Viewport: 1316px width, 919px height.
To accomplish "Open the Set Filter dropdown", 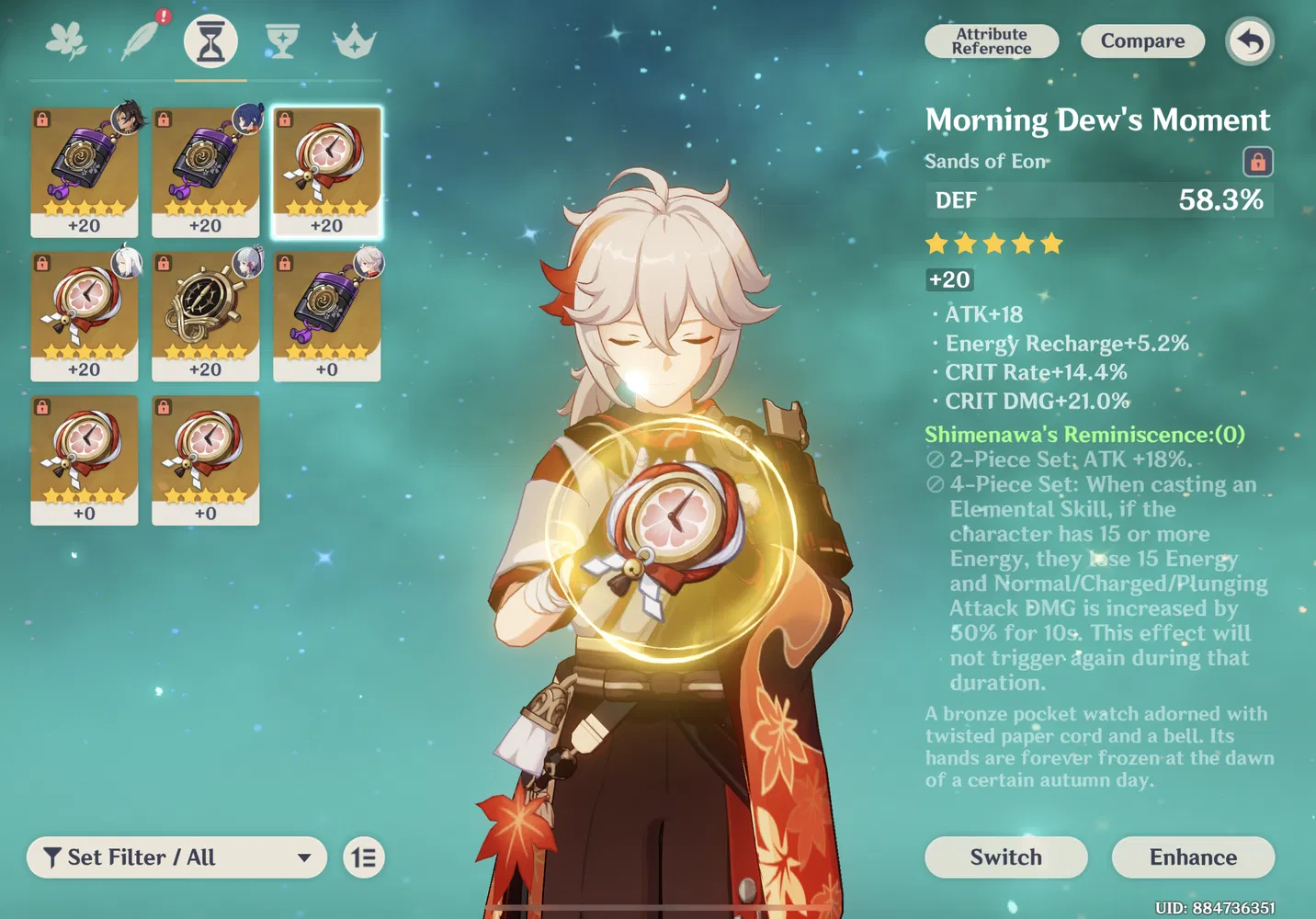I will (175, 857).
